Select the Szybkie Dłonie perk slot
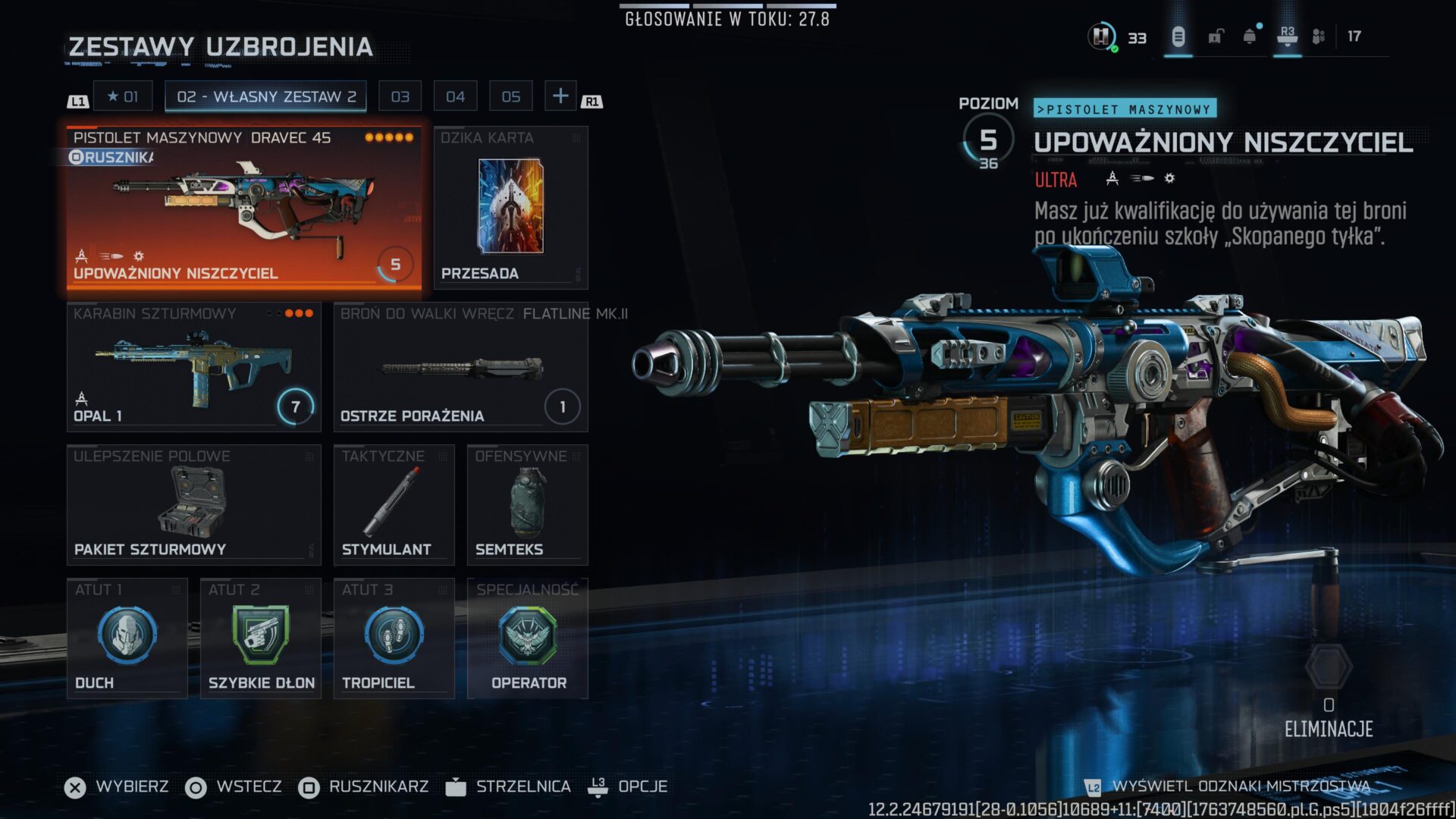The image size is (1456, 819). pos(260,639)
